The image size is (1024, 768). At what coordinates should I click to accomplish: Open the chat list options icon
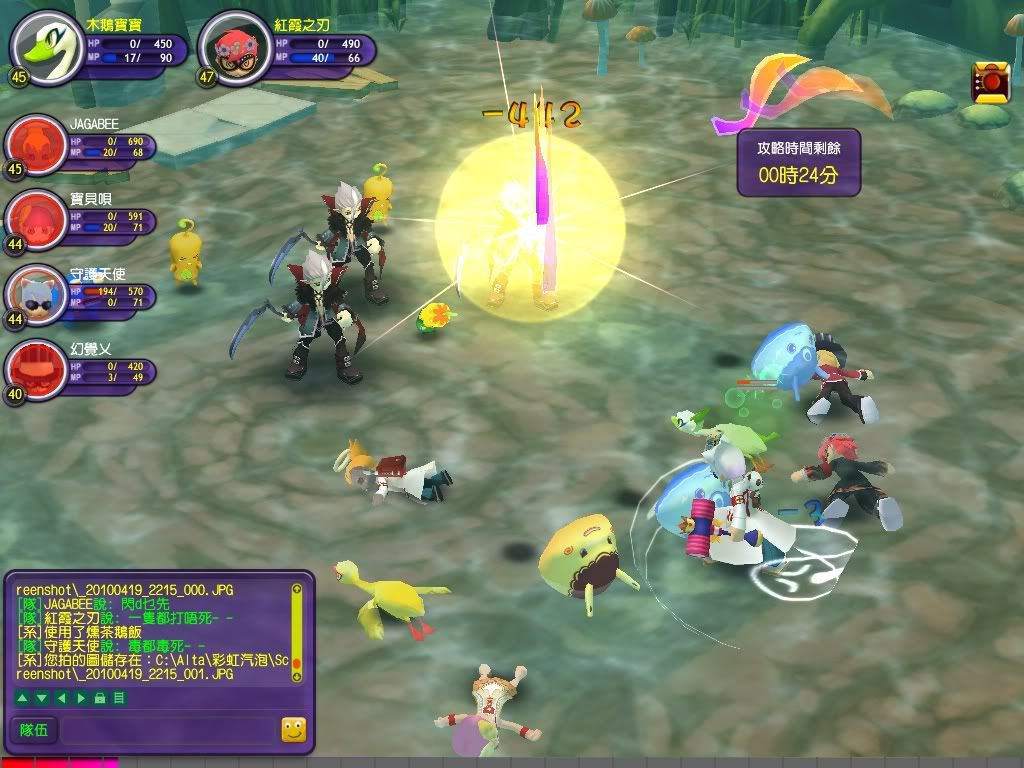[119, 697]
